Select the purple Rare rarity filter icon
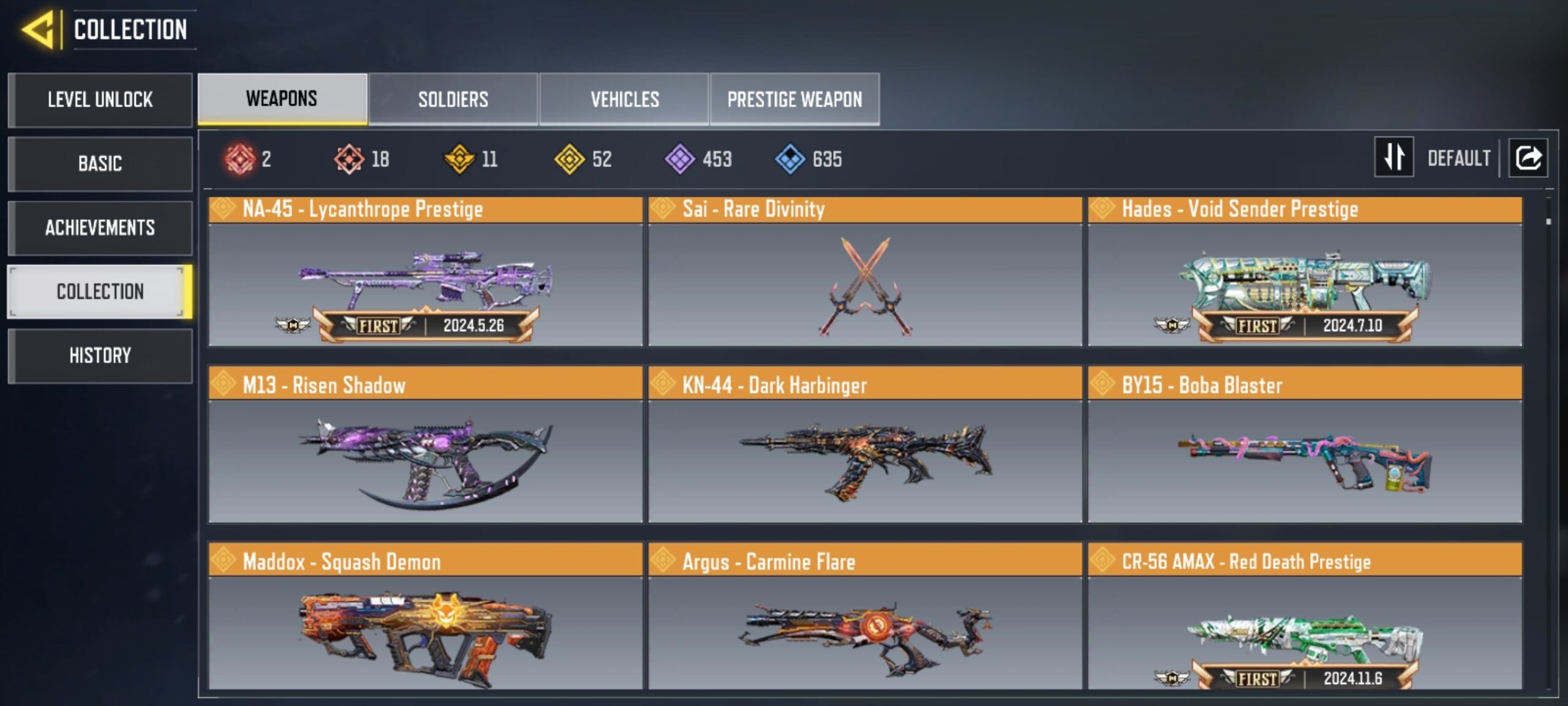1568x706 pixels. point(680,159)
